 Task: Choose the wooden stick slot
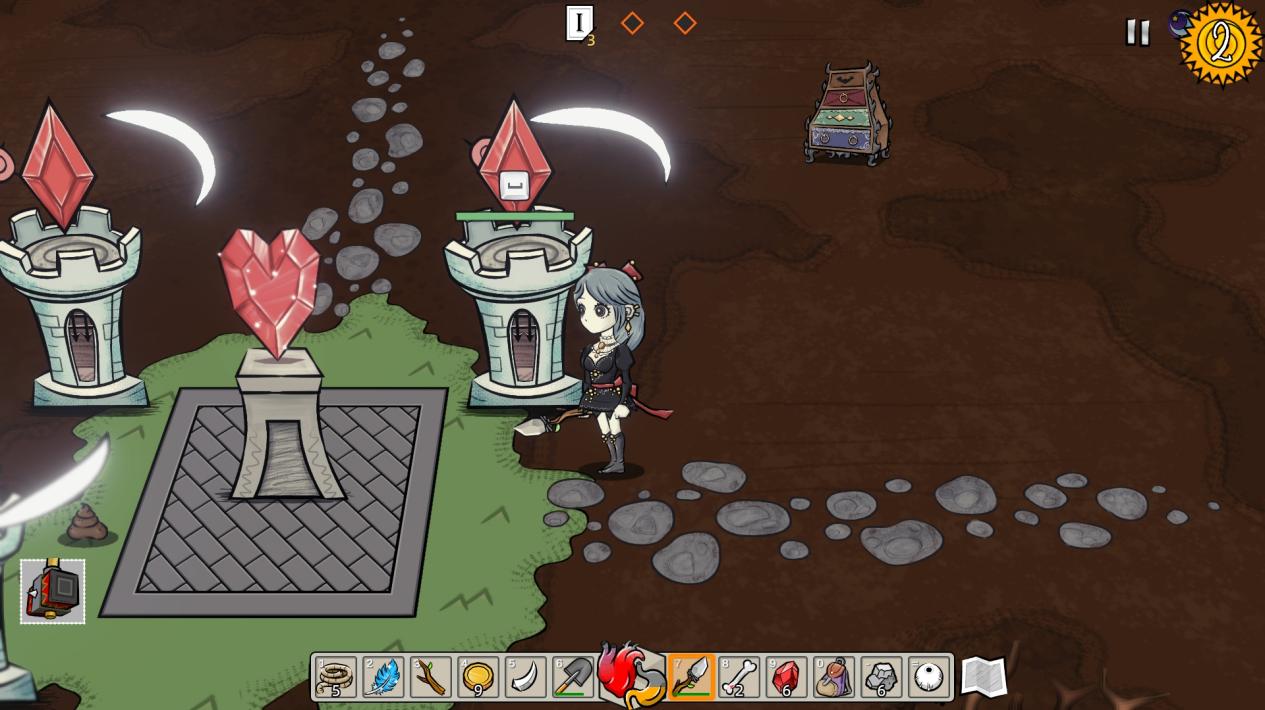tap(430, 677)
